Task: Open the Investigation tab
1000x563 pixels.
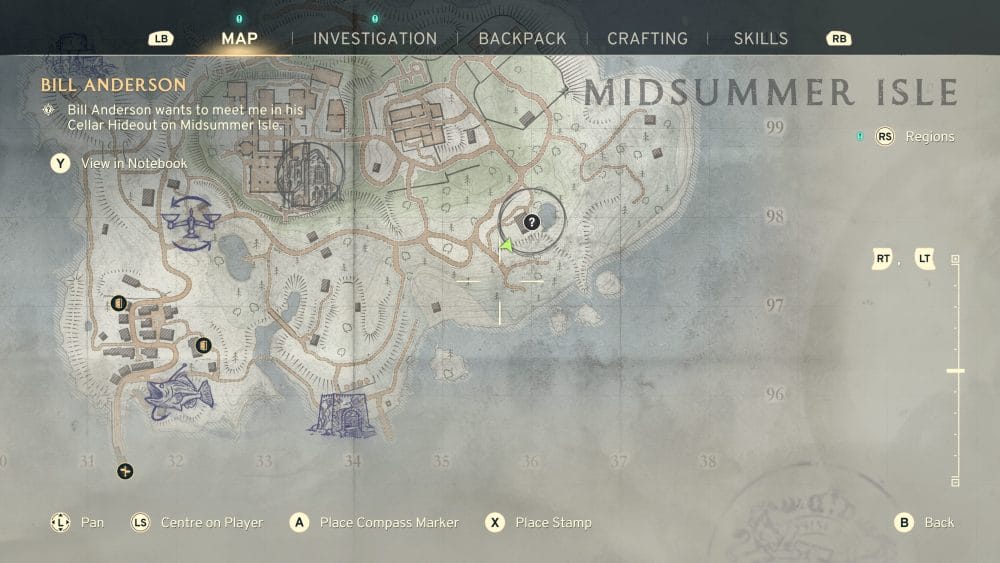Action: point(375,39)
